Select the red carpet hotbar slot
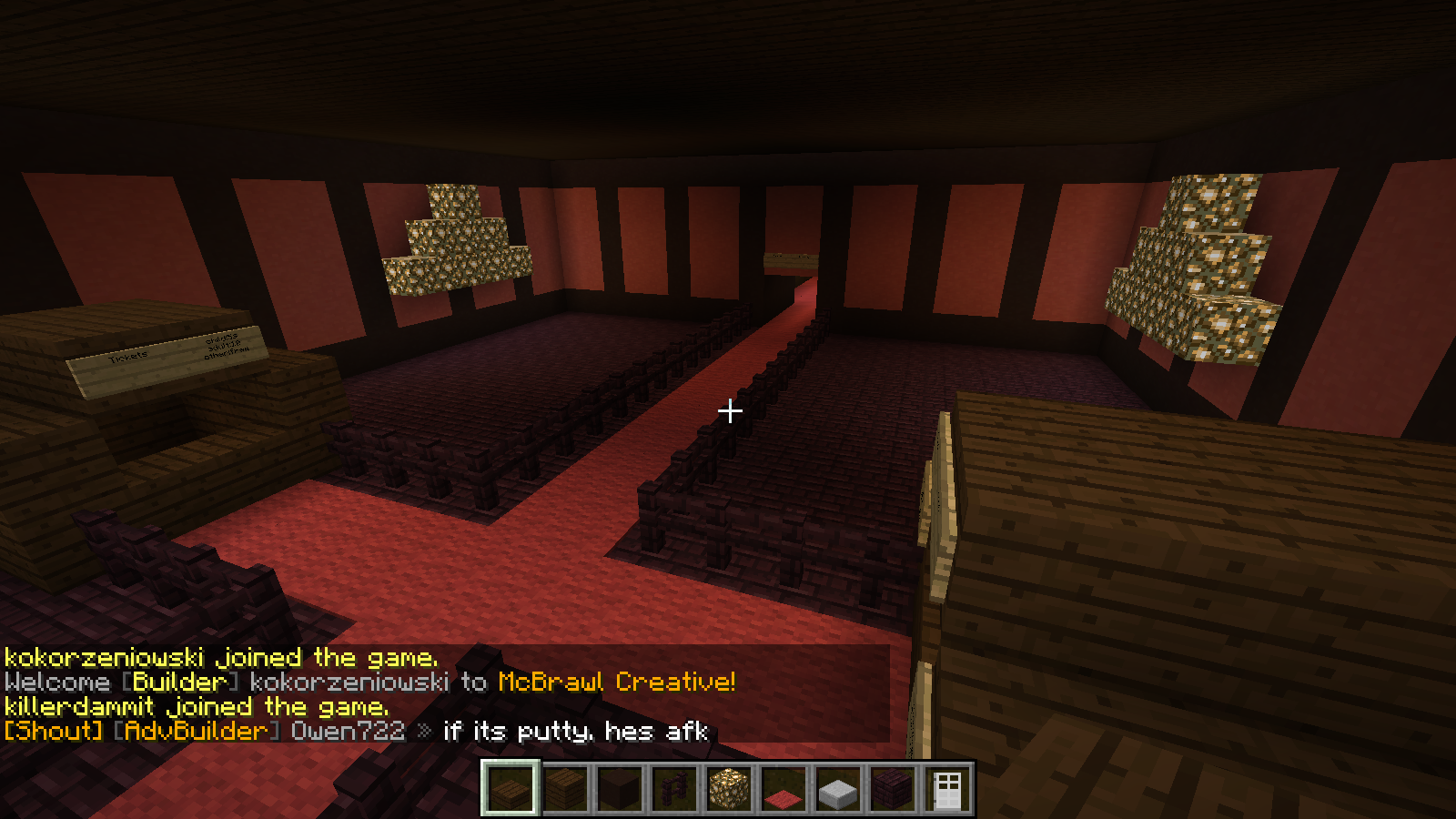Viewport: 1456px width, 819px height. [x=784, y=788]
